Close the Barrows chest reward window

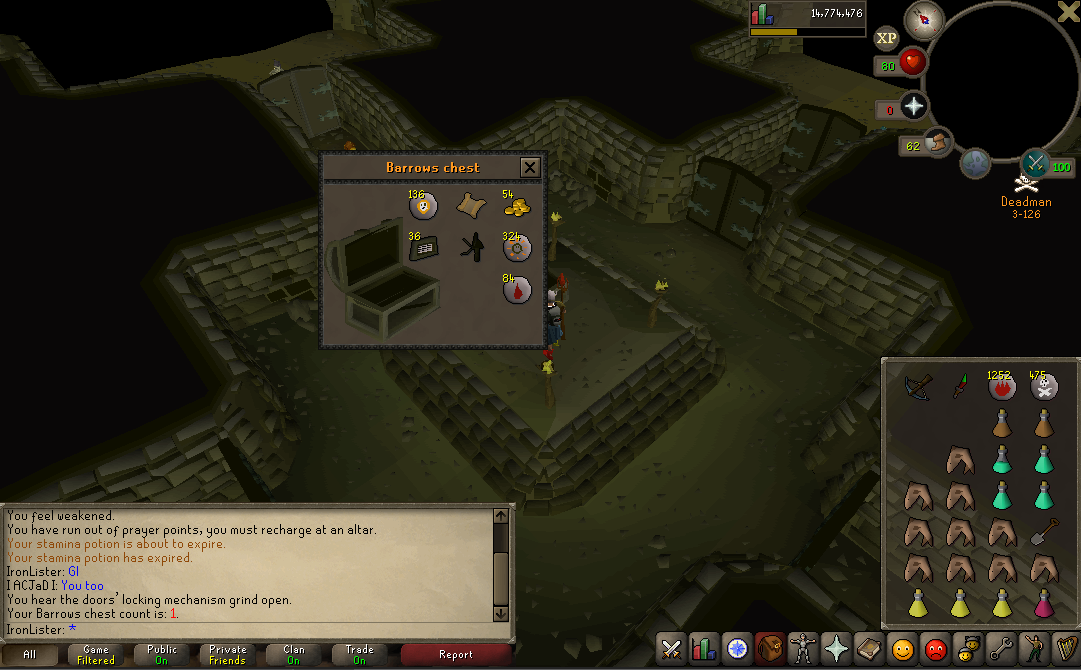530,167
